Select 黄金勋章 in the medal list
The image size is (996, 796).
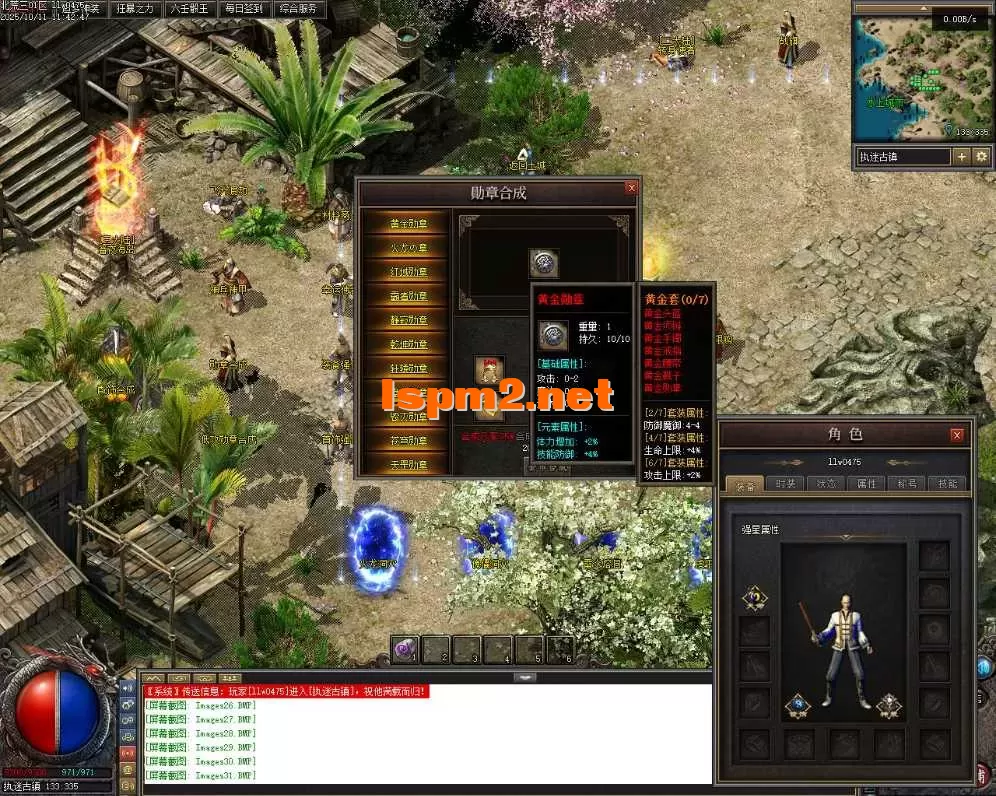(407, 223)
